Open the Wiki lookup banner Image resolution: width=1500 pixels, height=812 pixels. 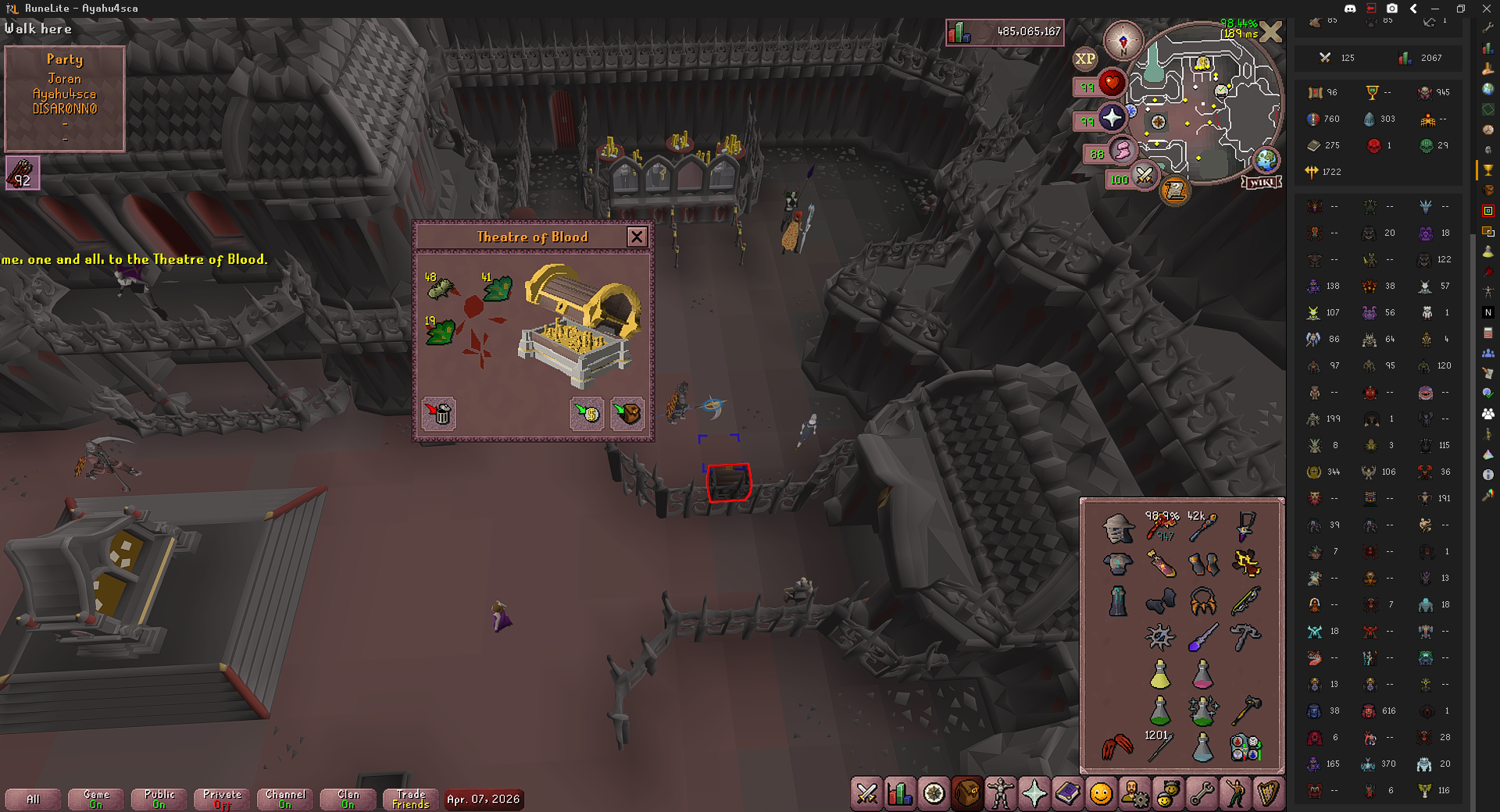[1262, 182]
